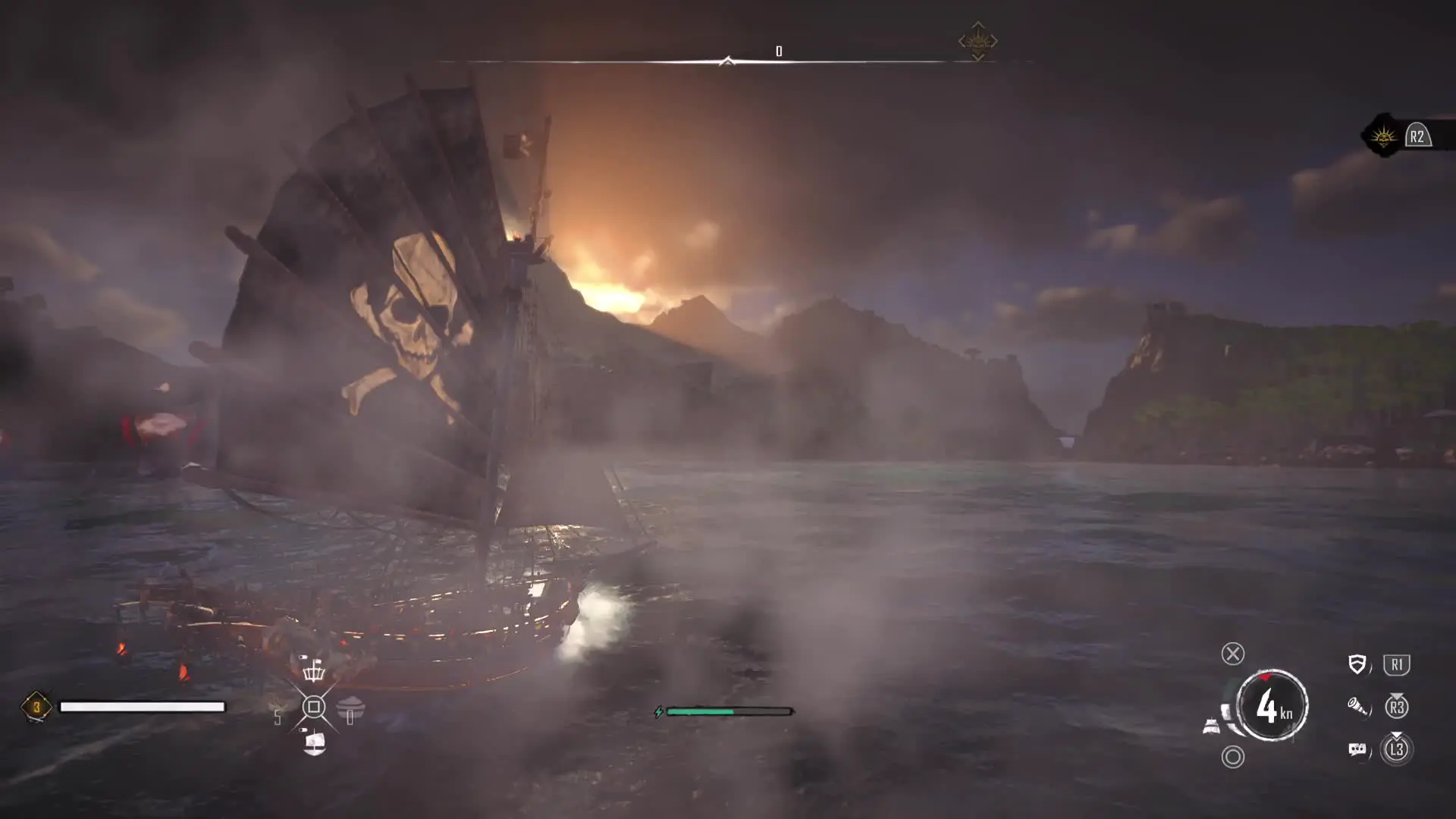Open the chat speech bubble icon
This screenshot has height=819, width=1456.
[x=1357, y=750]
